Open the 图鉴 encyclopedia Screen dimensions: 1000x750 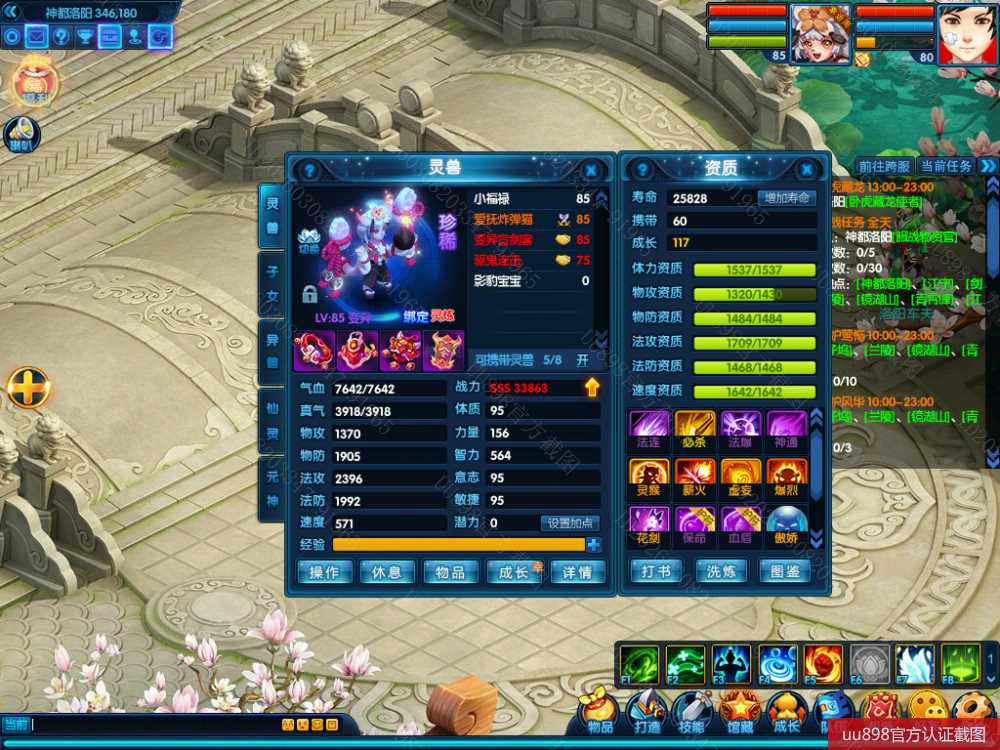[x=785, y=571]
